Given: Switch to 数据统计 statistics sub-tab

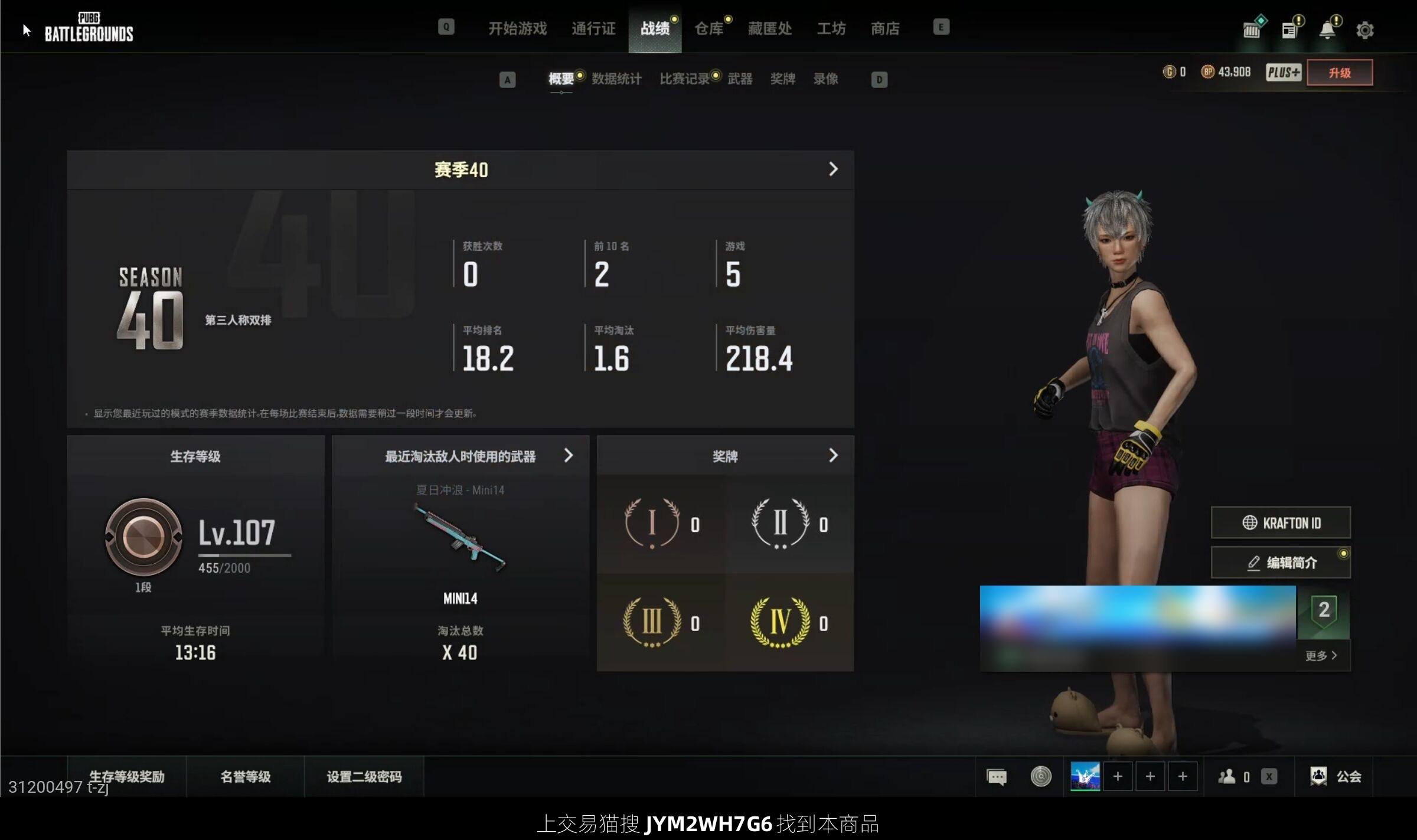Looking at the screenshot, I should click(616, 79).
